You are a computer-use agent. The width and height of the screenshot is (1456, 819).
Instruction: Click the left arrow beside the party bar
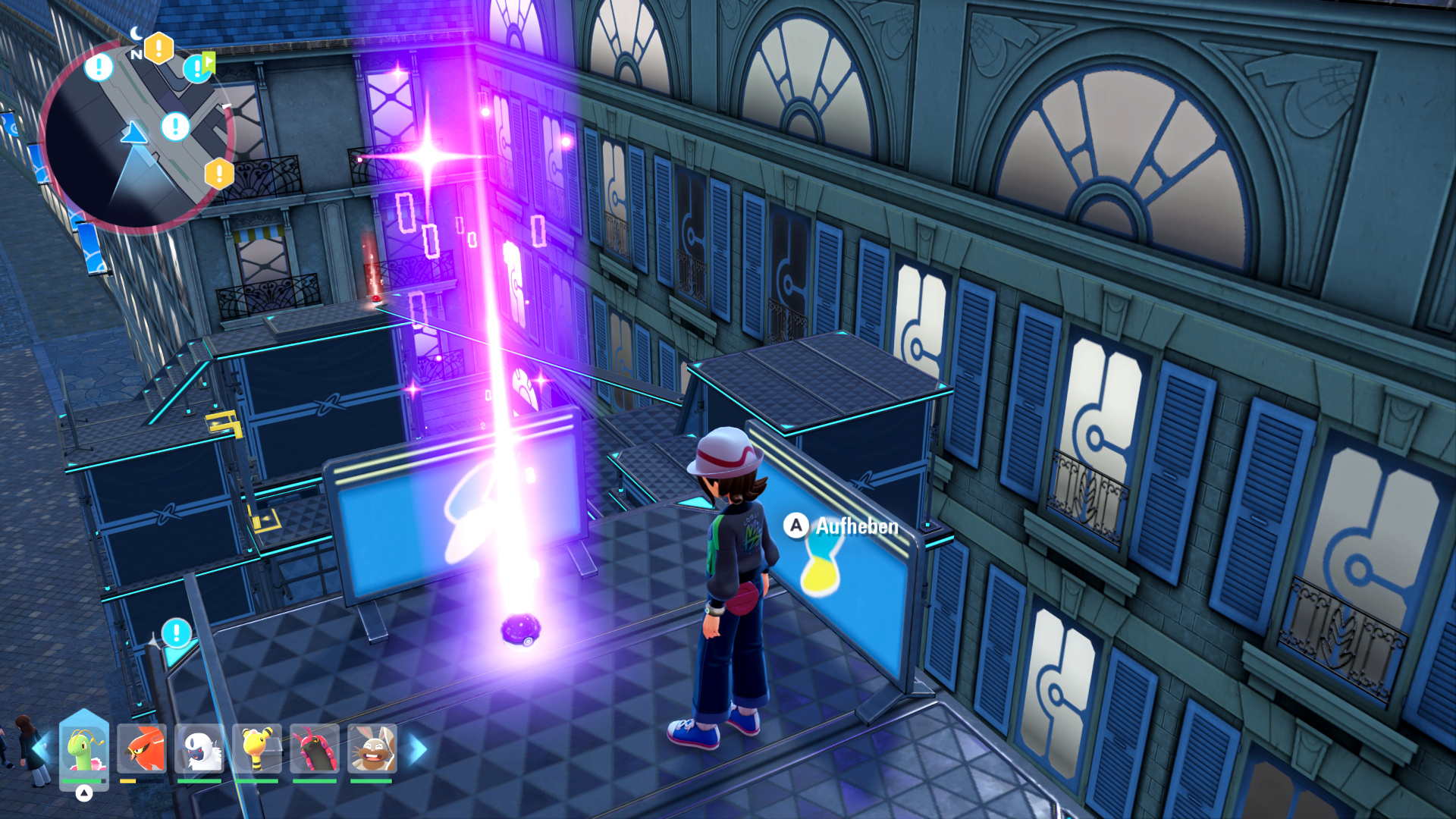tap(41, 749)
